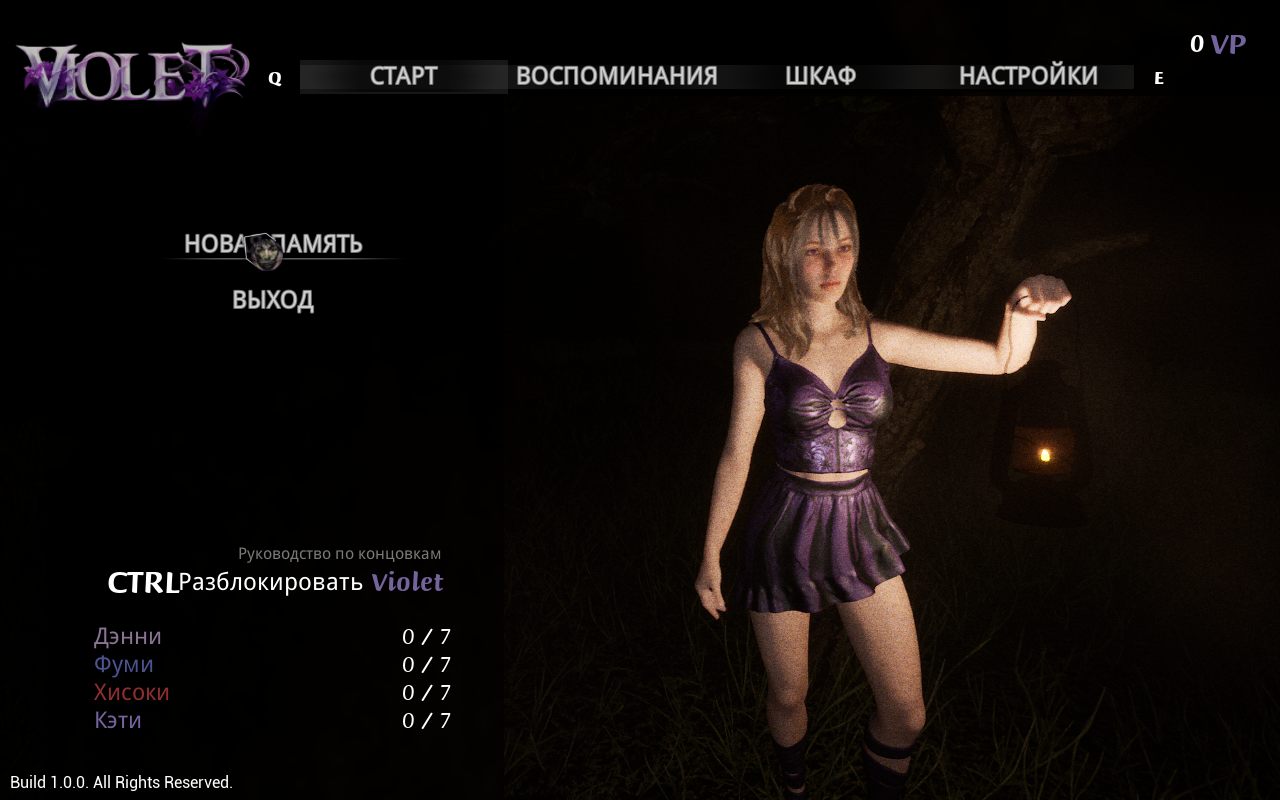Image resolution: width=1280 pixels, height=800 pixels.
Task: Expand endings list for Кэти
Action: click(117, 719)
